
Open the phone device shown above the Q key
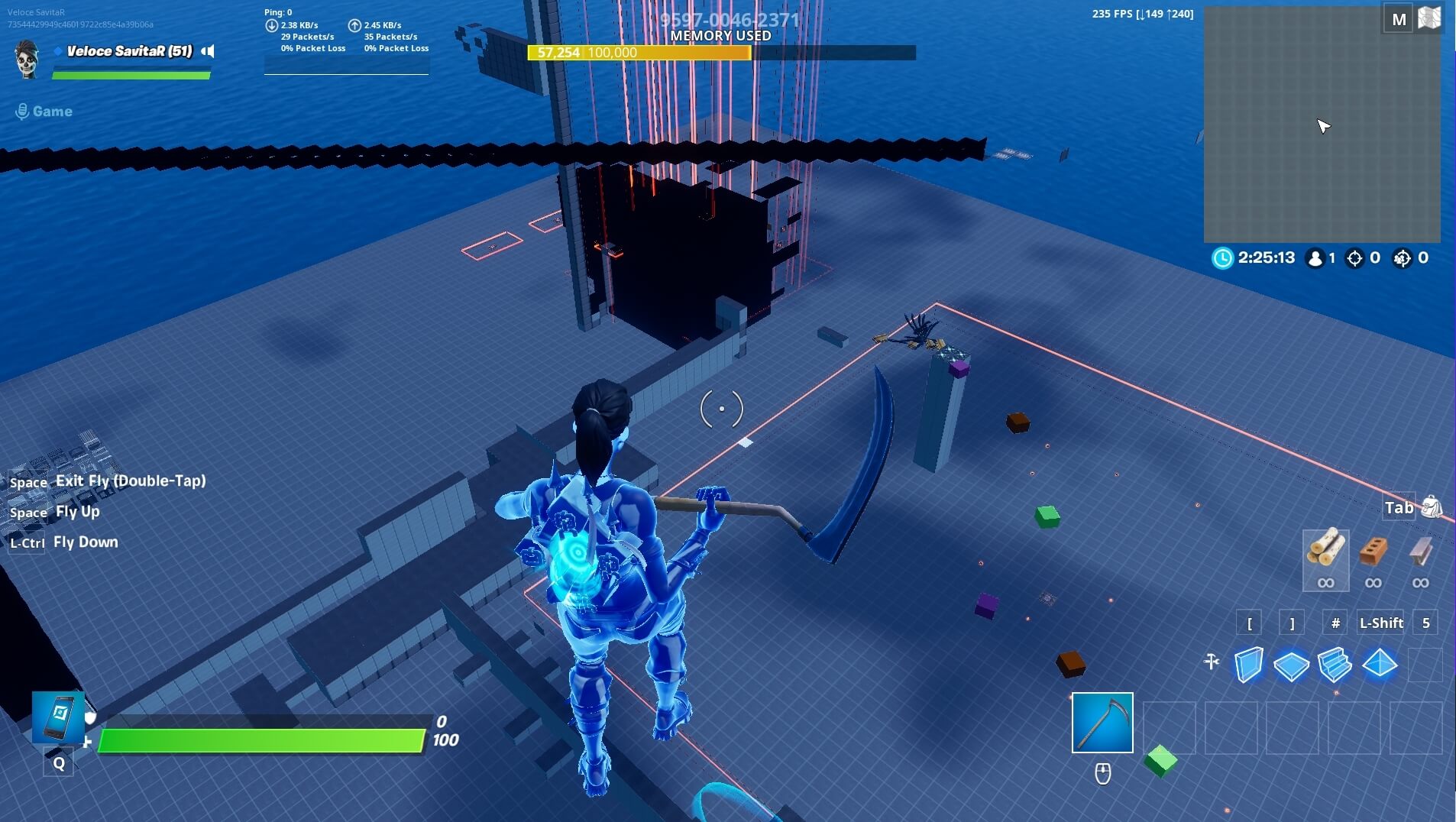click(x=59, y=718)
